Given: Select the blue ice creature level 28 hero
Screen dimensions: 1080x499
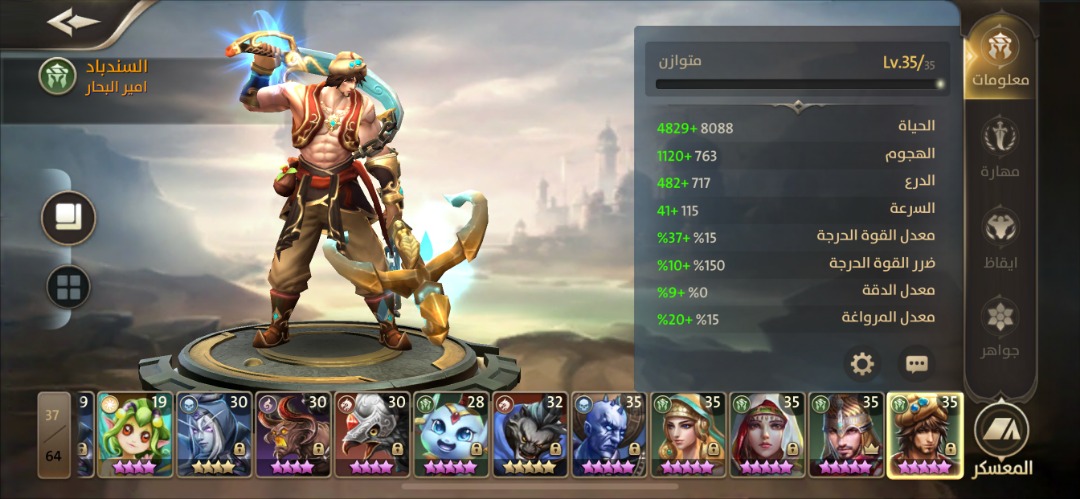Looking at the screenshot, I should click(x=450, y=434).
